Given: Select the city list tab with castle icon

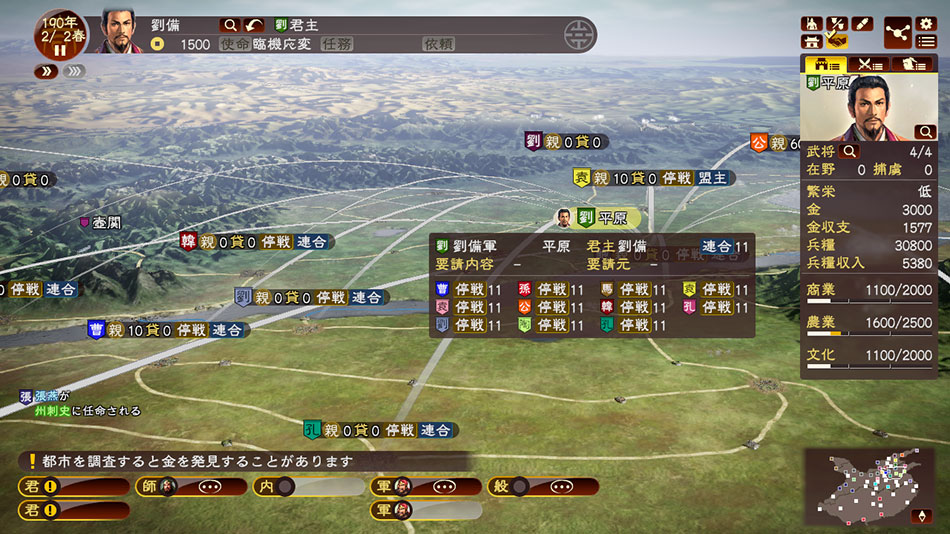Looking at the screenshot, I should (x=825, y=64).
